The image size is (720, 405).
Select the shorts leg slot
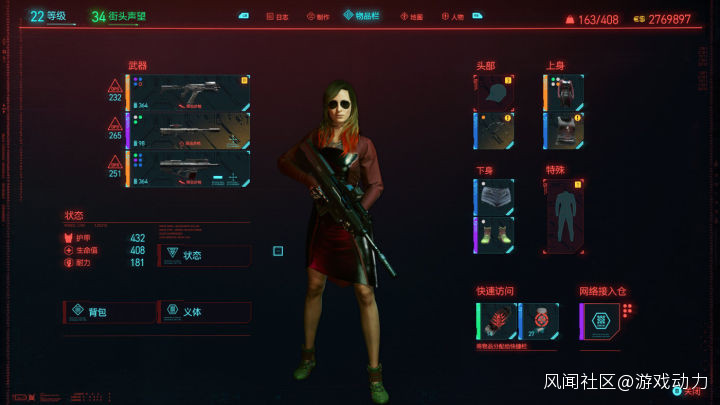click(x=494, y=197)
